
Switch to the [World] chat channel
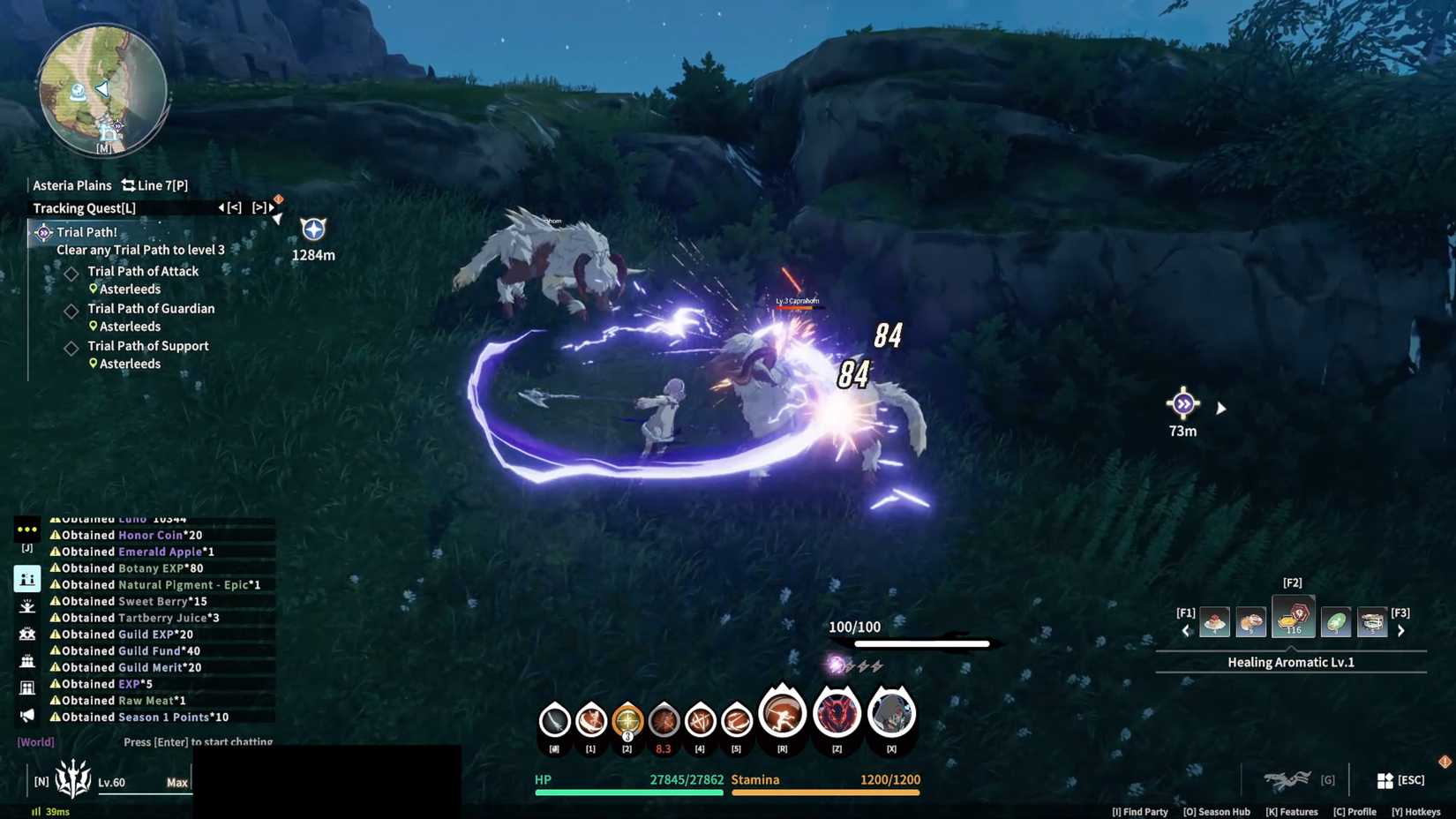click(x=35, y=741)
